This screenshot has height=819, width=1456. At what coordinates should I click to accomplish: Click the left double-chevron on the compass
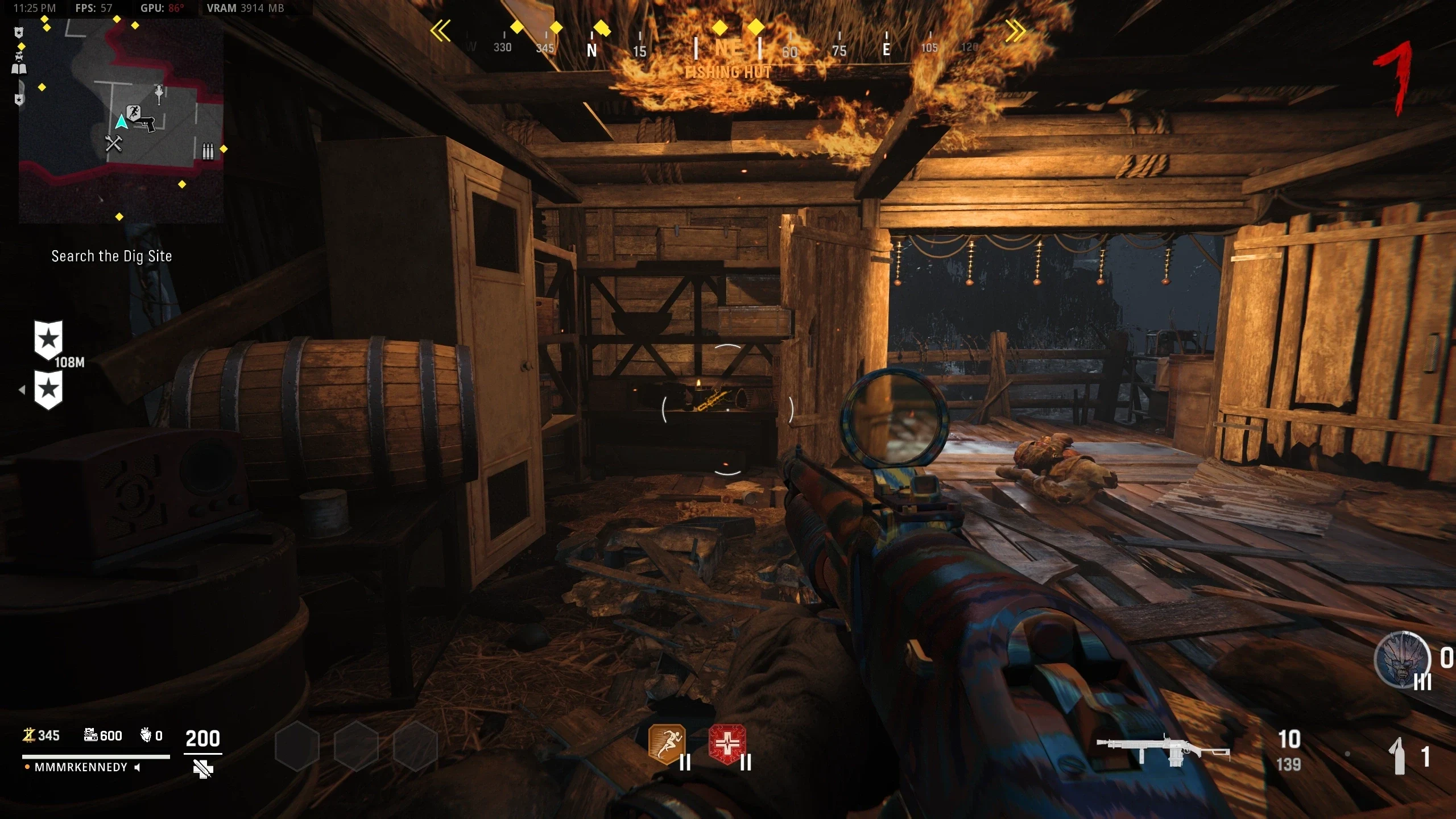[x=440, y=31]
